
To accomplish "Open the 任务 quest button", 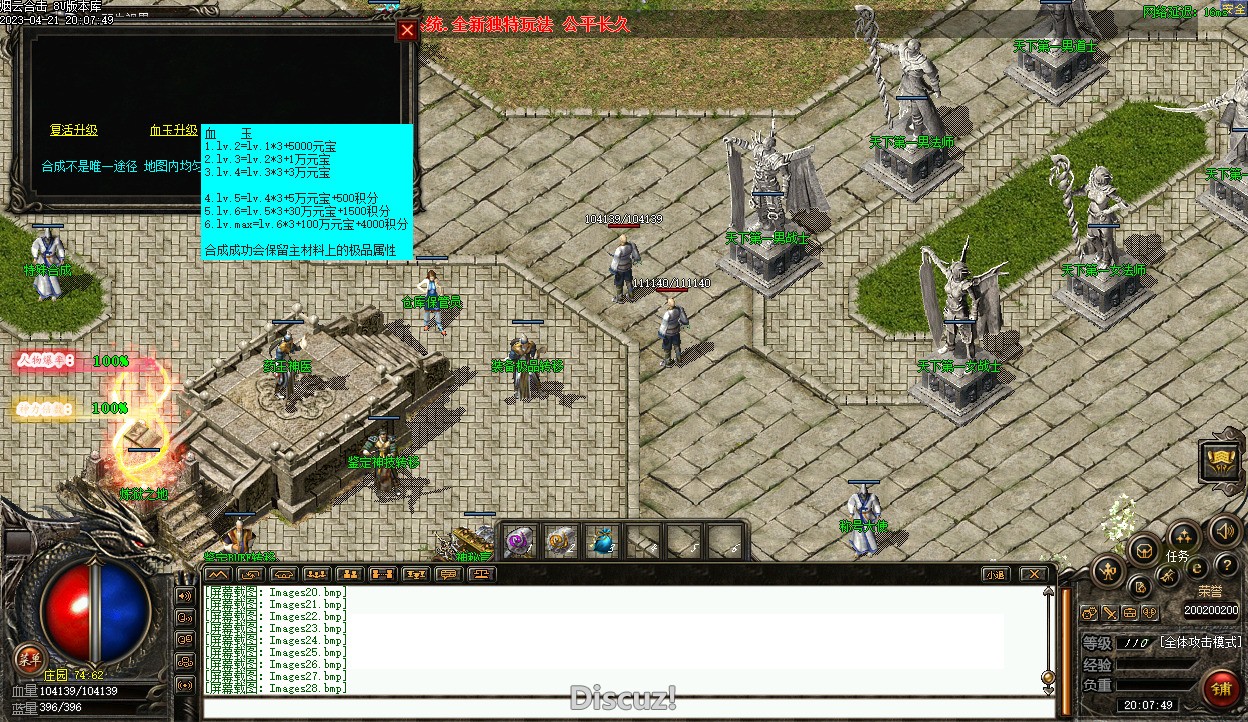I will tap(1177, 556).
